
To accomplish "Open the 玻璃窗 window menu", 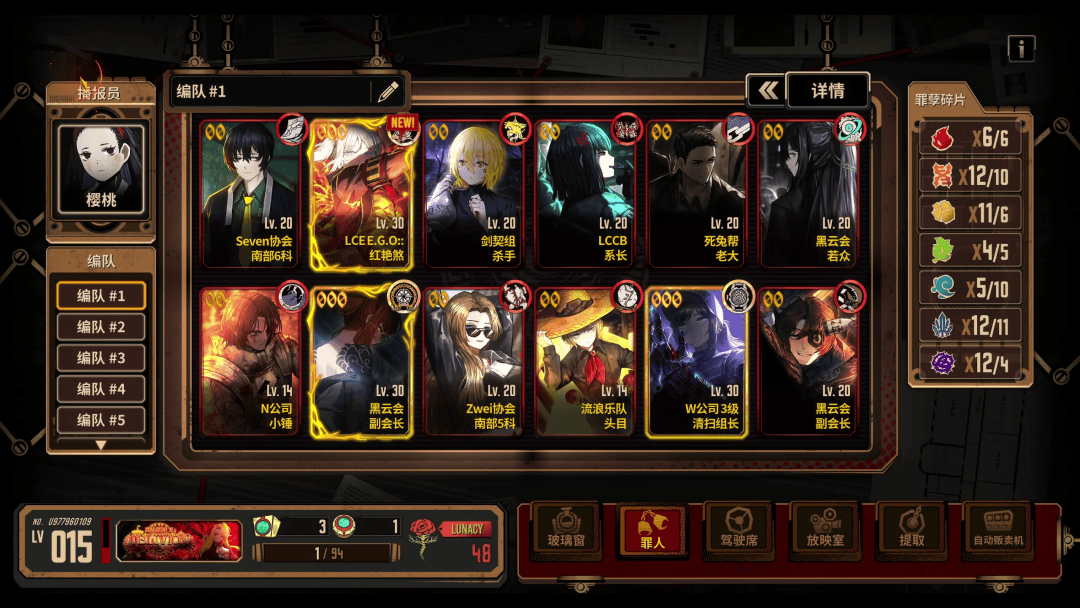I will click(x=565, y=530).
